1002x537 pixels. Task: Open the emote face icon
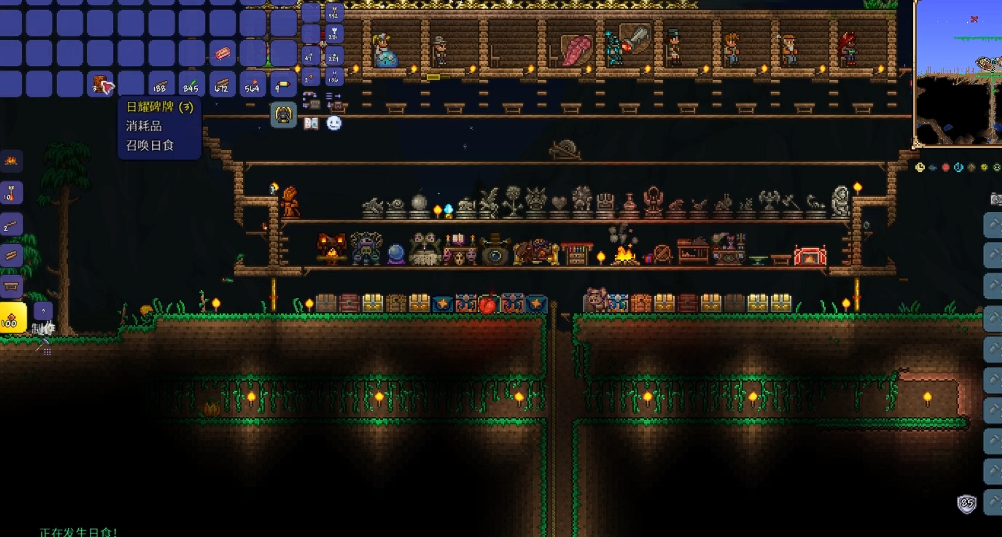click(x=334, y=123)
